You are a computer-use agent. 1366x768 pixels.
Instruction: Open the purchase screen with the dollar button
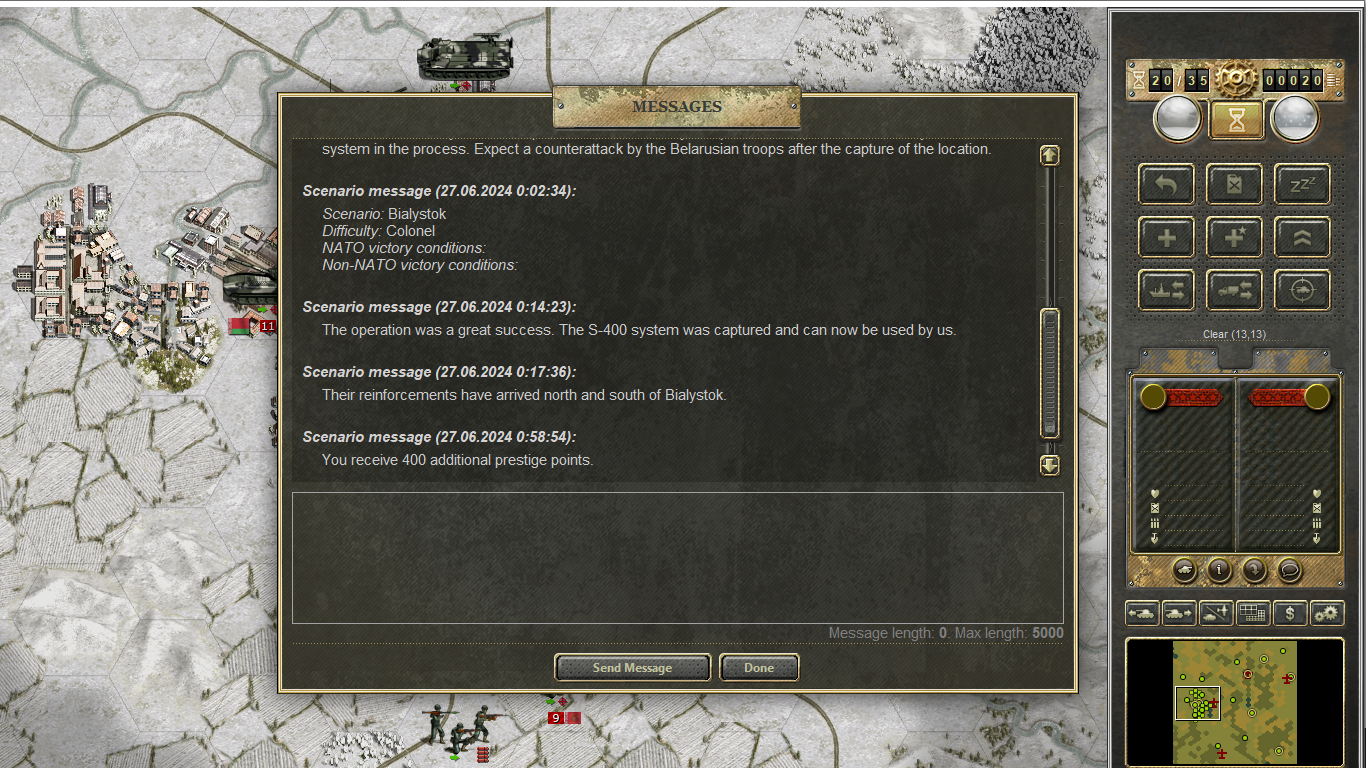click(1290, 613)
